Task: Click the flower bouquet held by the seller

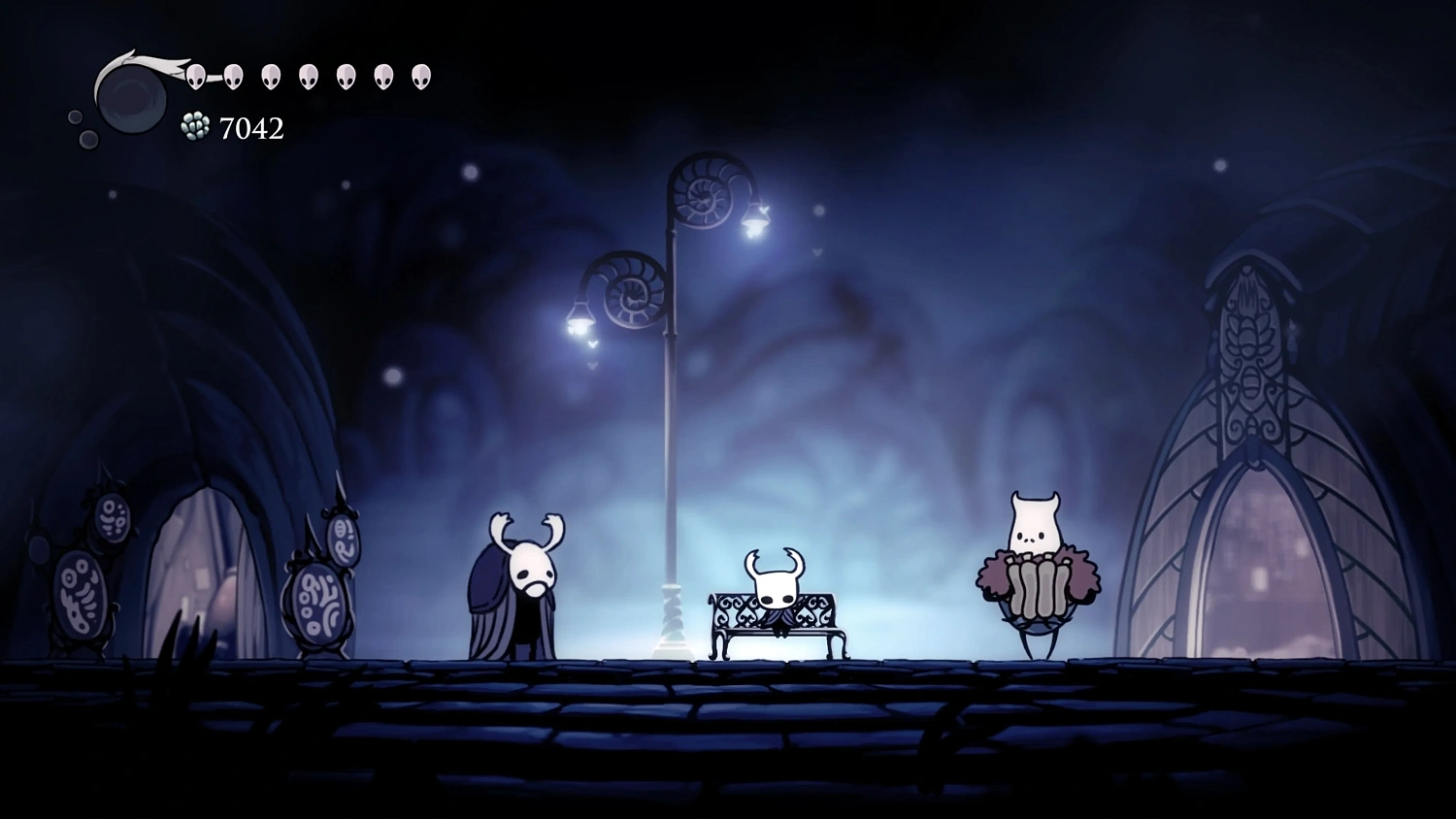Action: tap(1037, 582)
